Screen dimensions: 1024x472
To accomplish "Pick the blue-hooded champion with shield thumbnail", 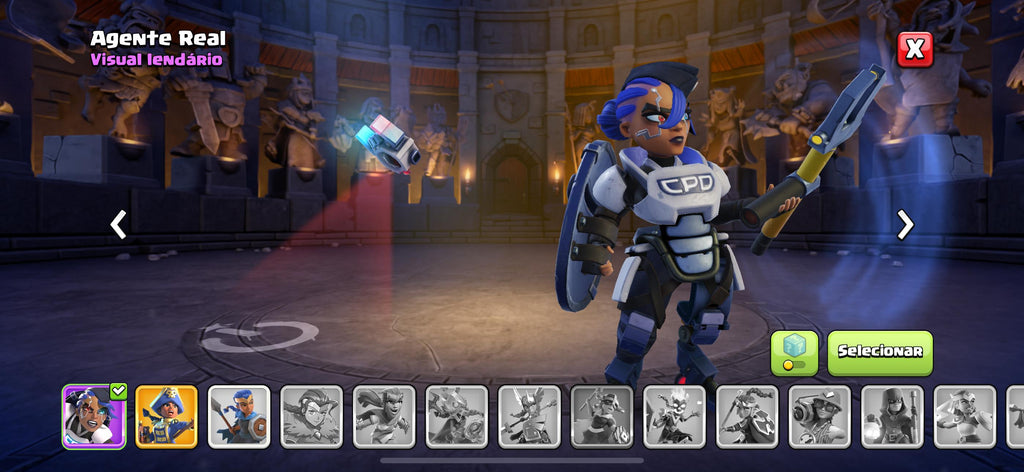I will [x=239, y=416].
